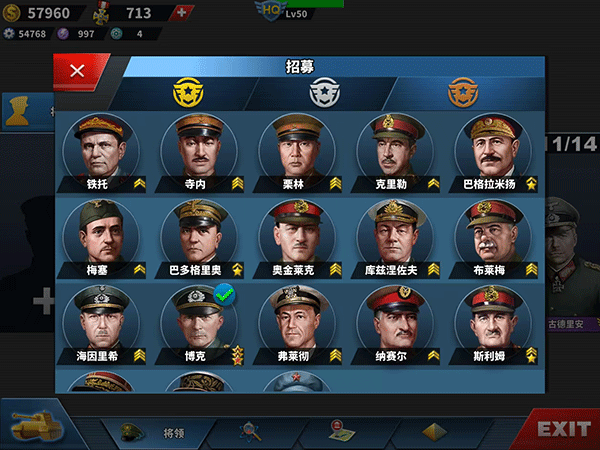This screenshot has width=600, height=450.
Task: Switch to the silver medal rank tab
Action: pyautogui.click(x=322, y=93)
